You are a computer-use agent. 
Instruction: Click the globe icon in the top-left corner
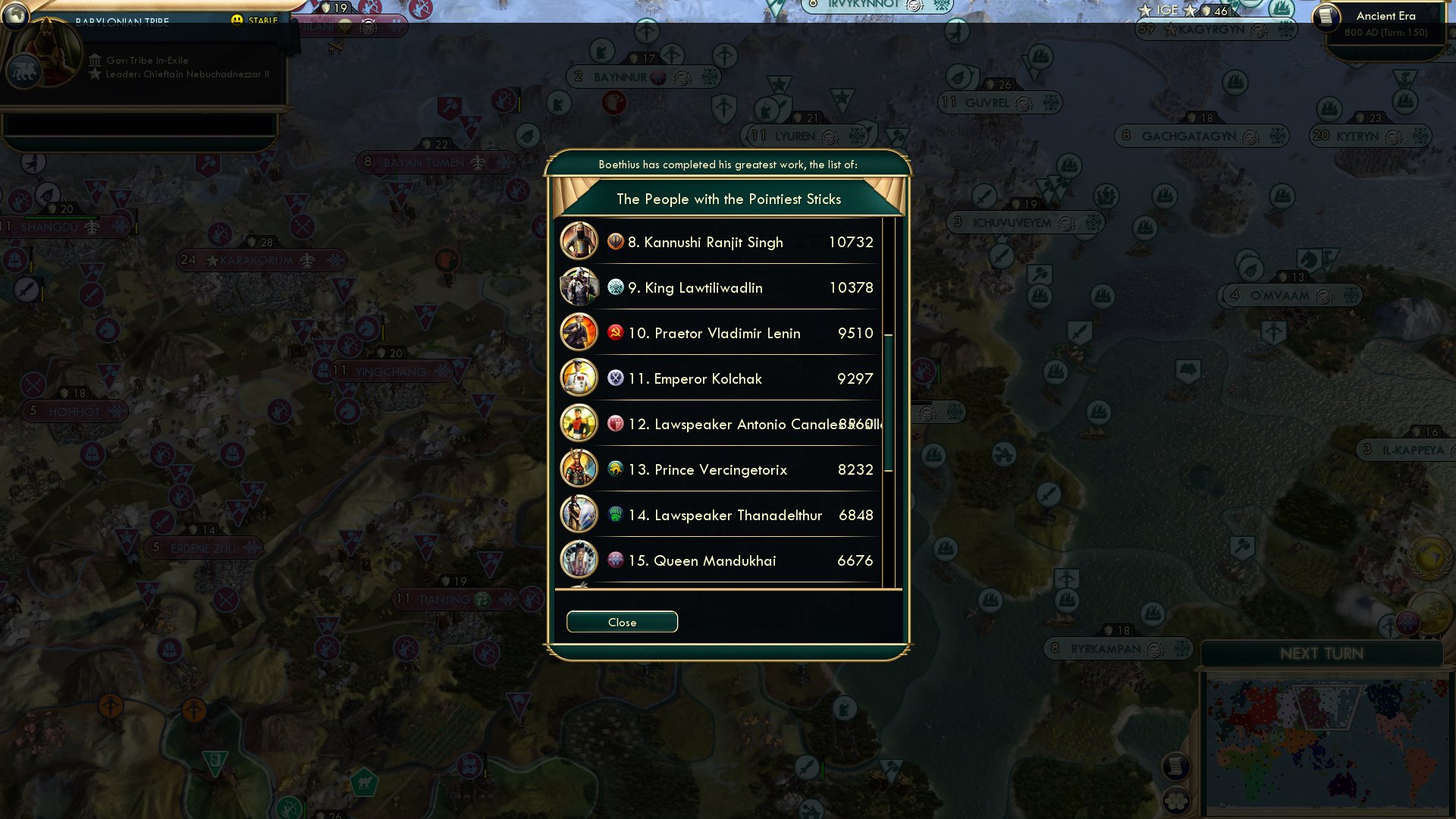click(15, 17)
